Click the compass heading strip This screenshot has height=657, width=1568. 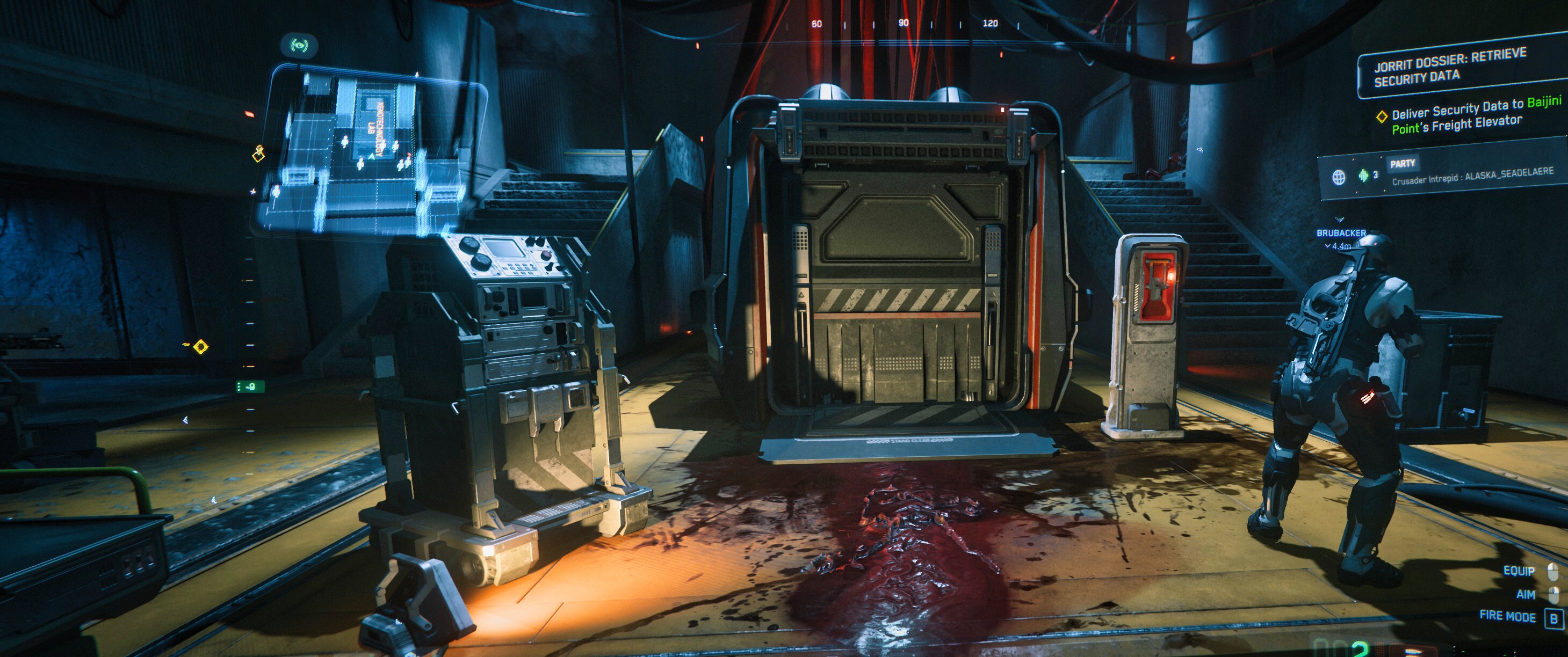click(x=904, y=24)
